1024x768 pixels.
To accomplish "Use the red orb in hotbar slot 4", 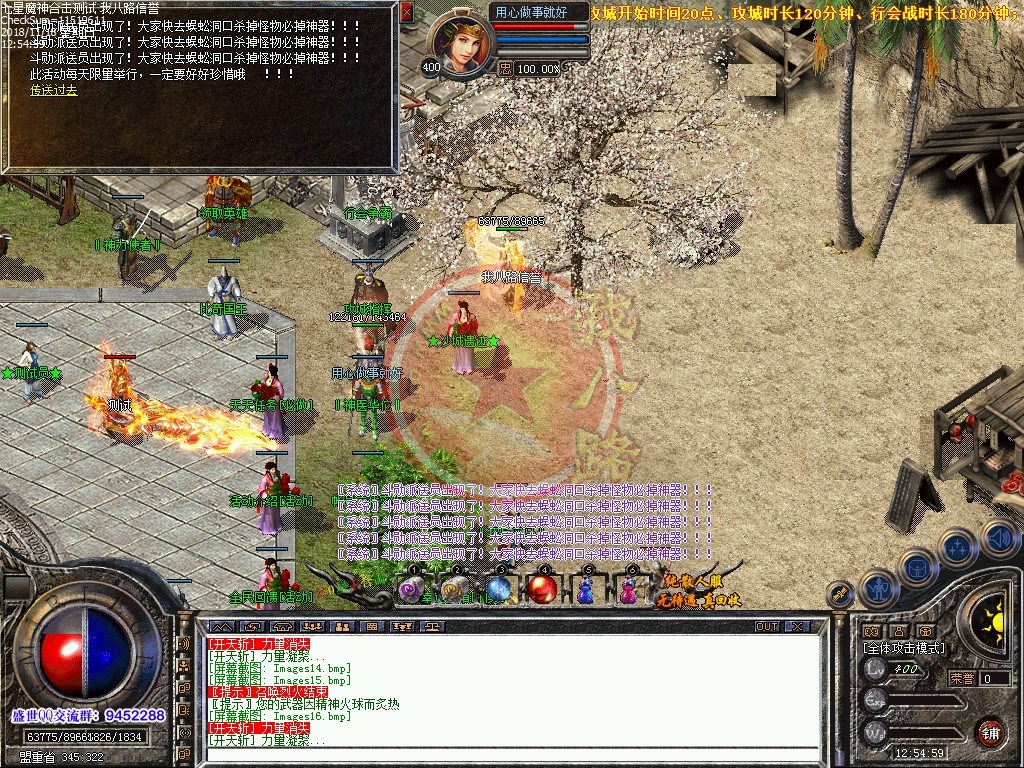I will [x=543, y=589].
